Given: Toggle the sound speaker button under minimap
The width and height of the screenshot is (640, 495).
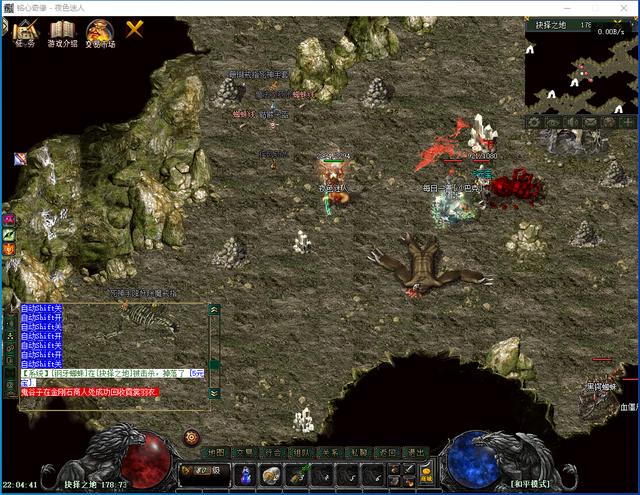Looking at the screenshot, I should point(571,122).
